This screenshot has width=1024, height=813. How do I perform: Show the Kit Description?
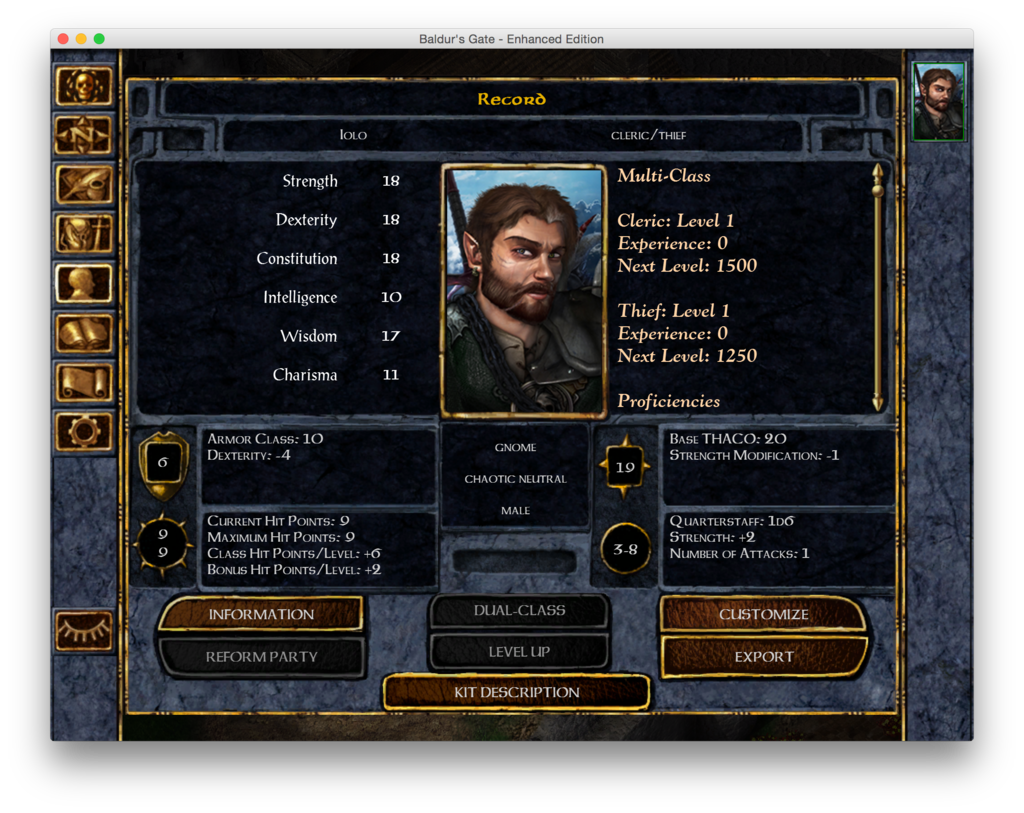click(x=516, y=692)
